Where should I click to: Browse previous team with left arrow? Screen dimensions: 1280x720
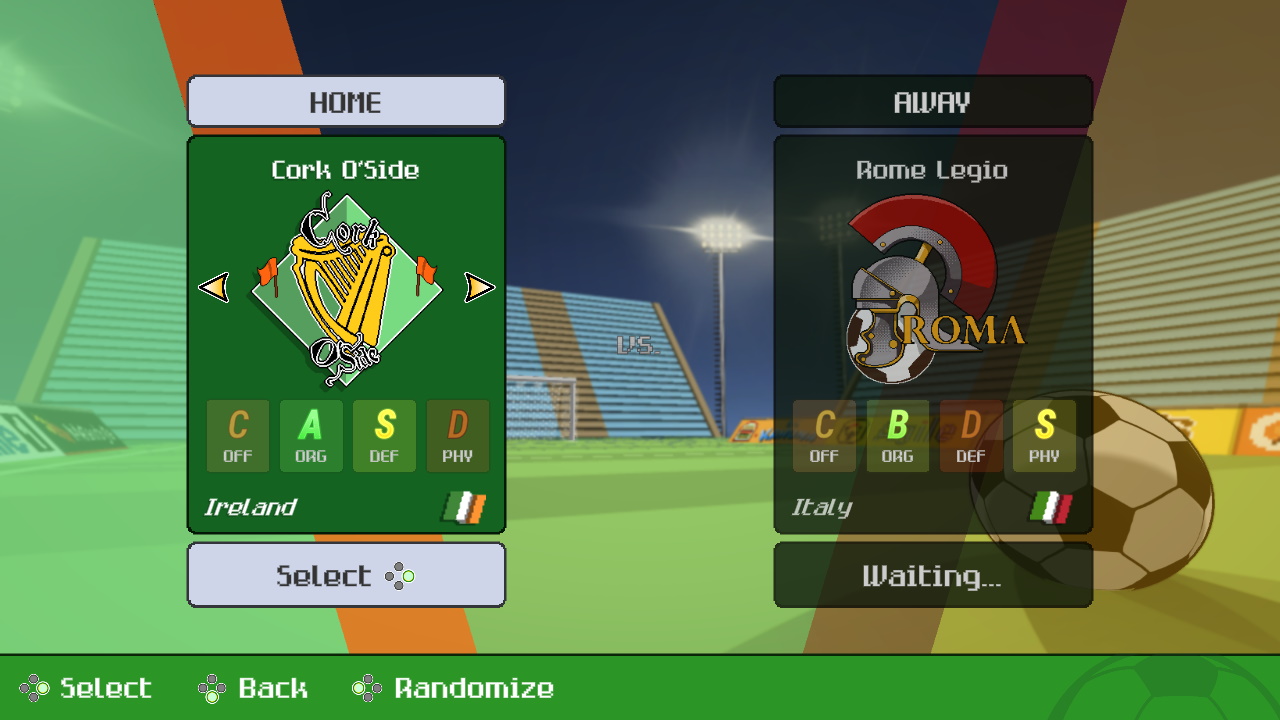coord(215,287)
